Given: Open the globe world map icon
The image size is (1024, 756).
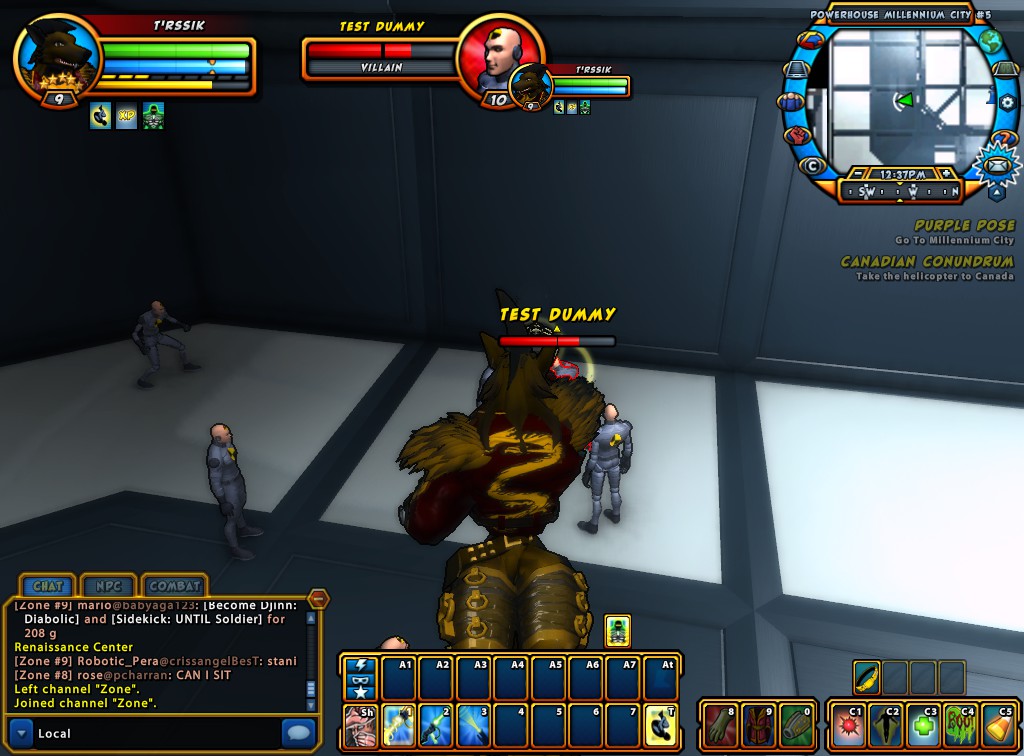Looking at the screenshot, I should (x=990, y=42).
